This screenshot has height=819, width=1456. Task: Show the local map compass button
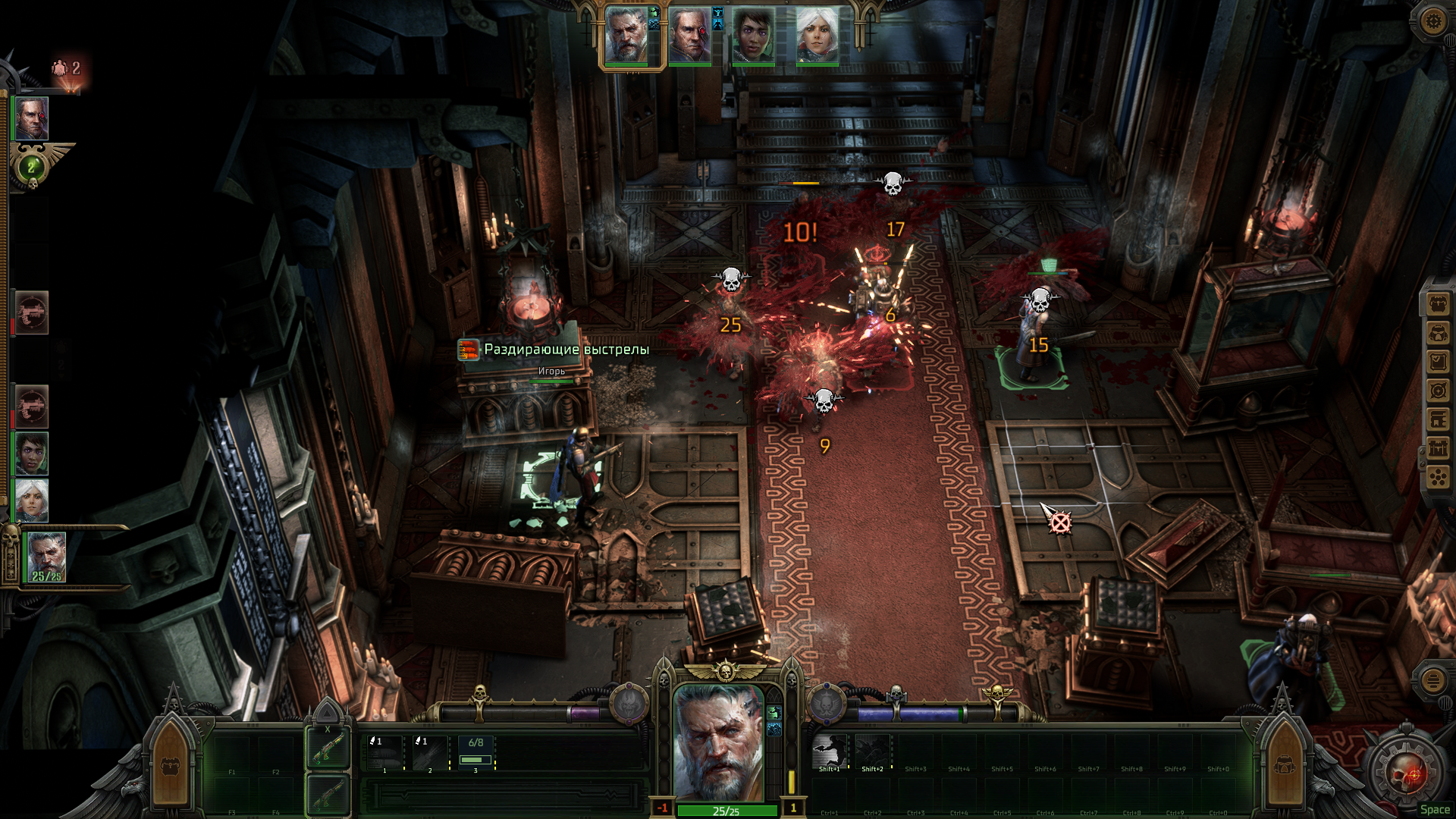1438,391
